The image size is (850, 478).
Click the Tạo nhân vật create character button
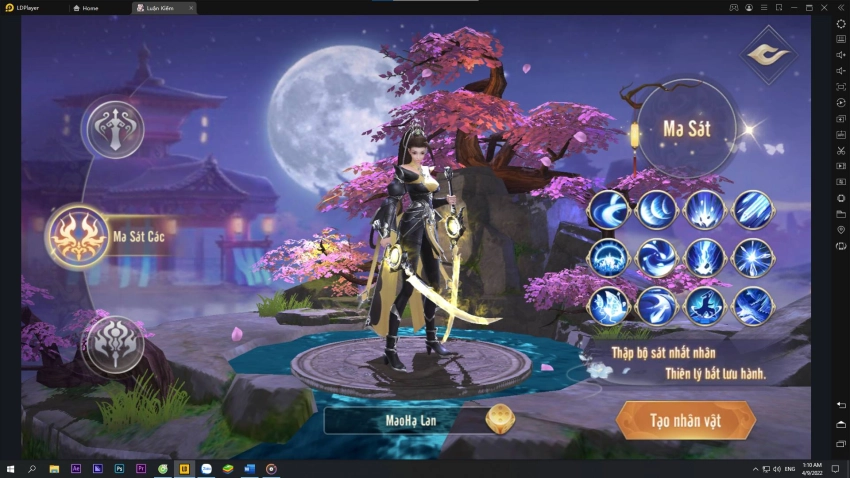coord(683,420)
